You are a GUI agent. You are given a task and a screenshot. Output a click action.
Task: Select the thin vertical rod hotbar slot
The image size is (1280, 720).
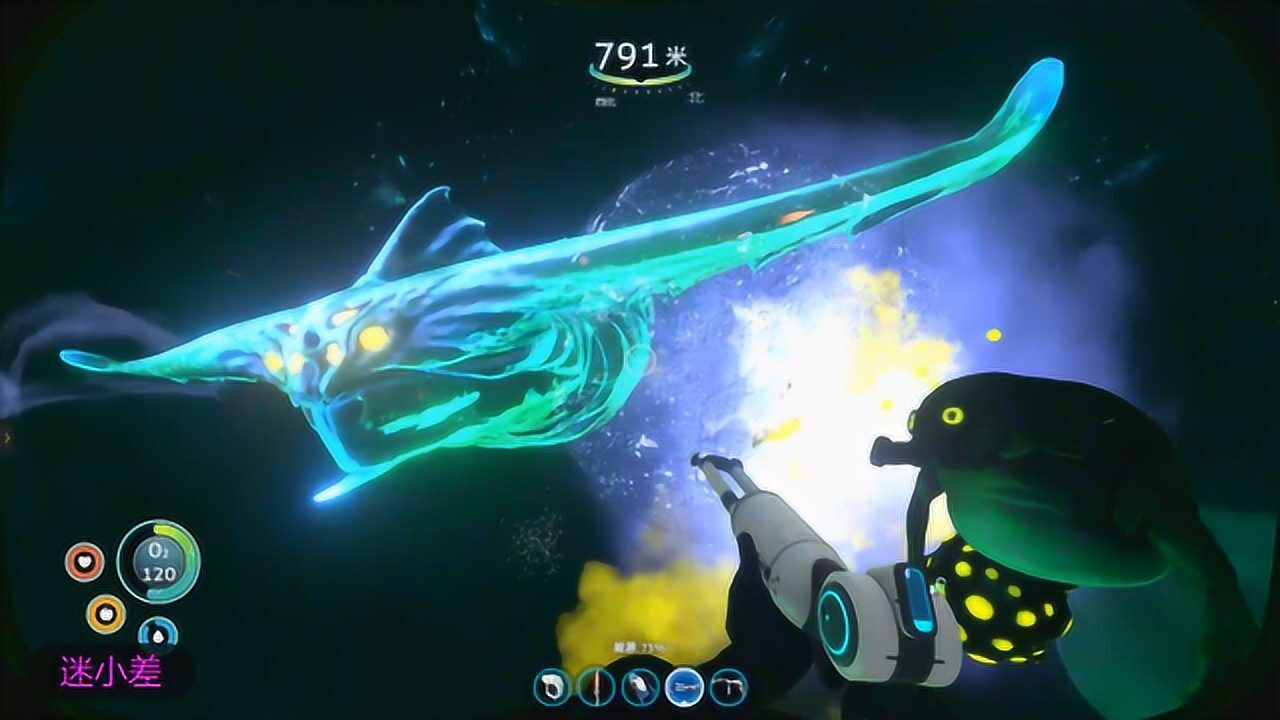[x=595, y=687]
